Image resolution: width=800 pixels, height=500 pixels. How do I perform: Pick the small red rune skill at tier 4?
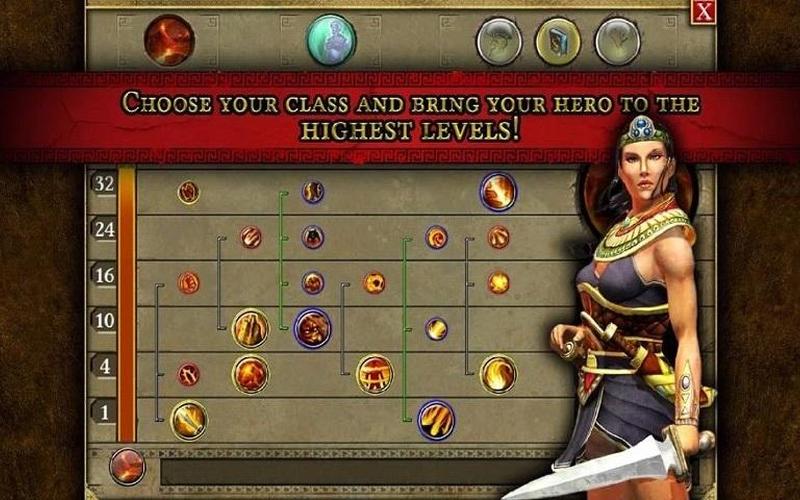tap(188, 375)
